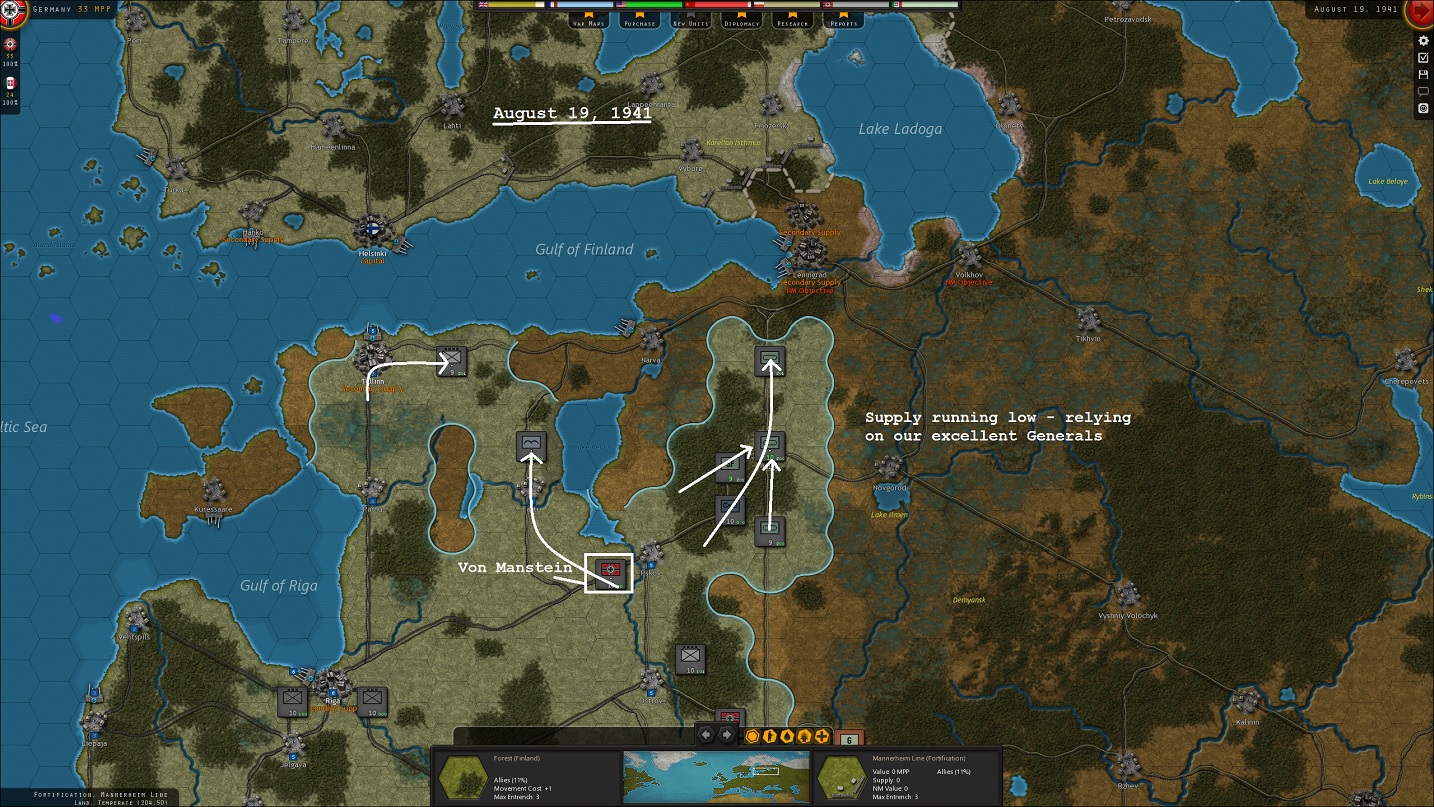
Task: Save the game with the floppy disk icon
Action: point(1423,75)
